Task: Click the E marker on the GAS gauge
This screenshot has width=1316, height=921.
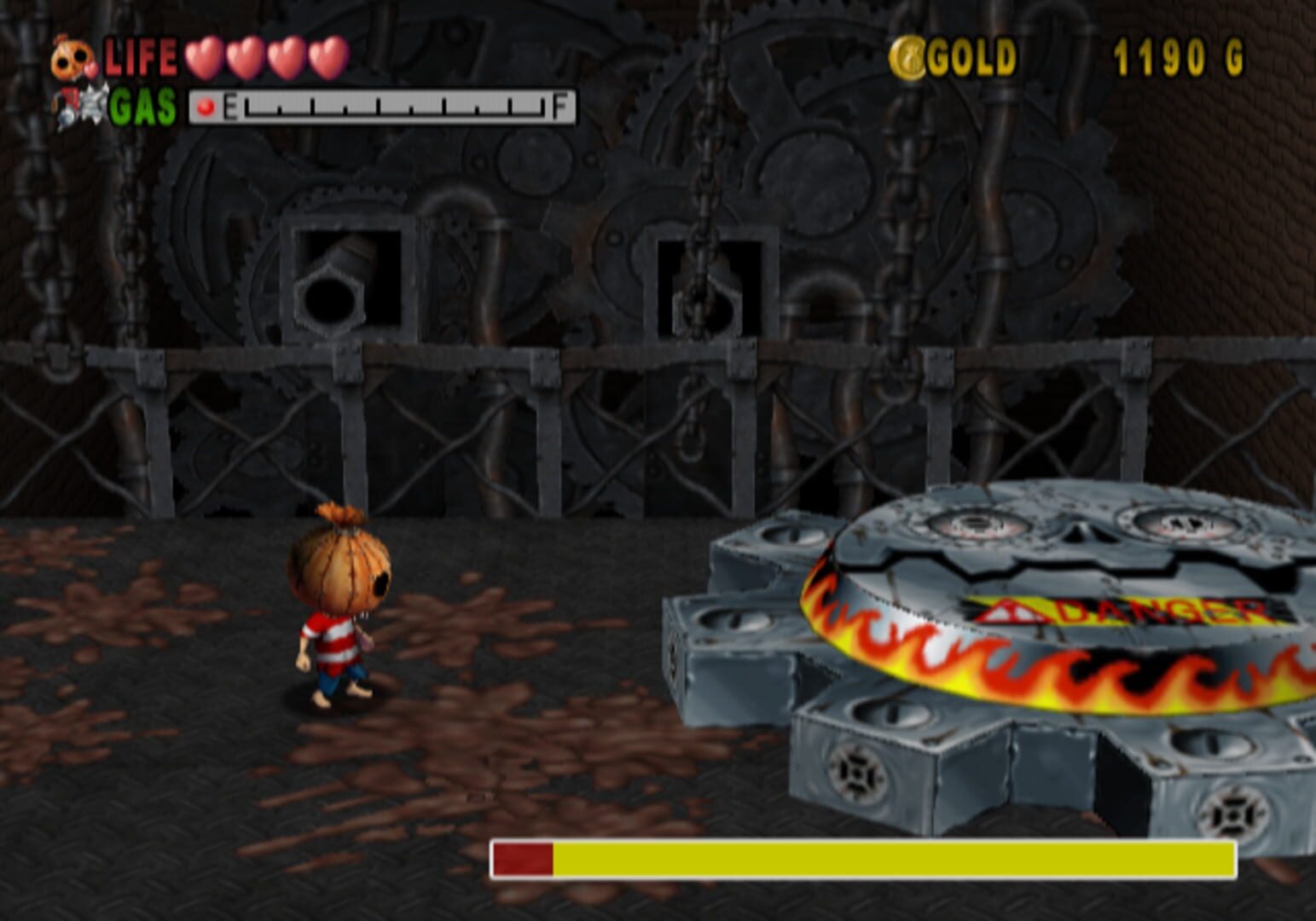Action: point(231,106)
